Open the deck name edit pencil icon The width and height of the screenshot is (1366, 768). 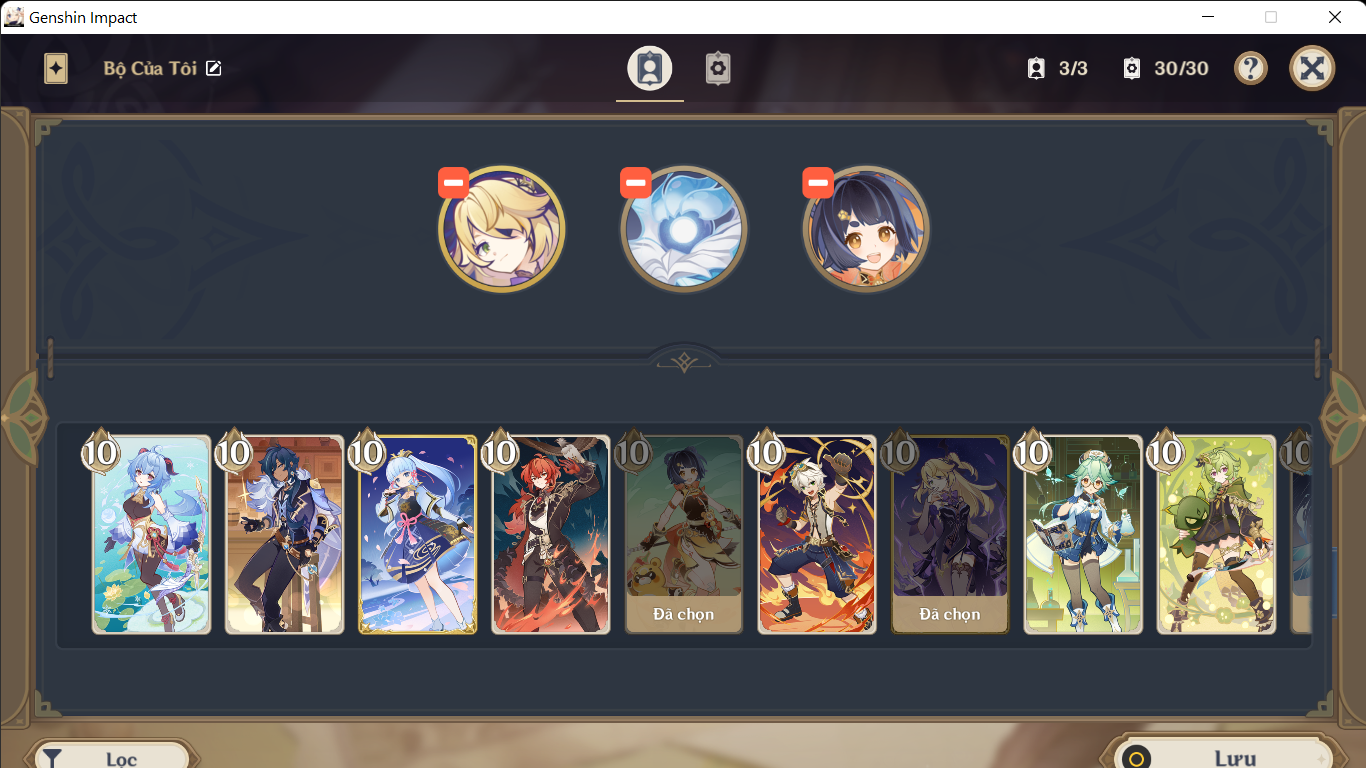pyautogui.click(x=213, y=68)
